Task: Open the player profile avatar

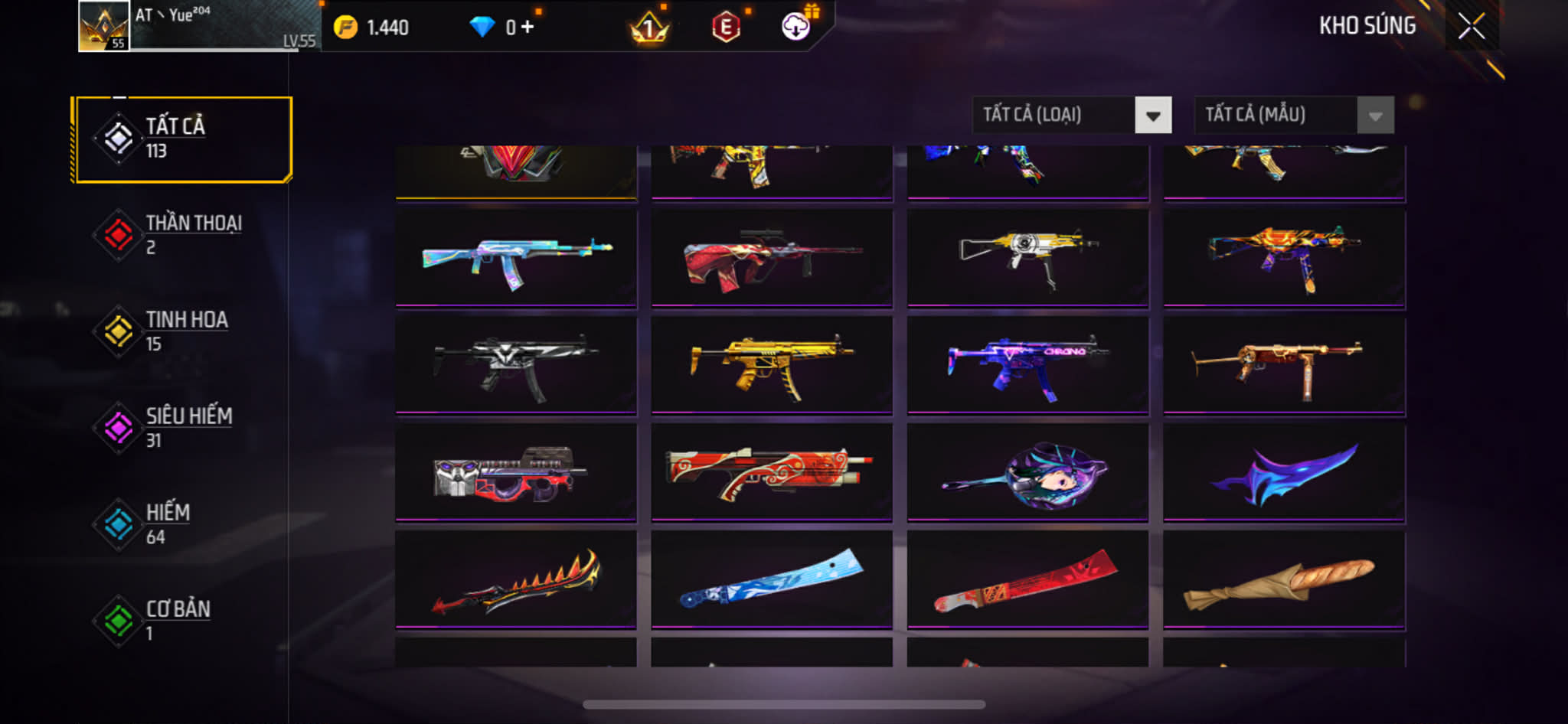Action: (x=104, y=27)
